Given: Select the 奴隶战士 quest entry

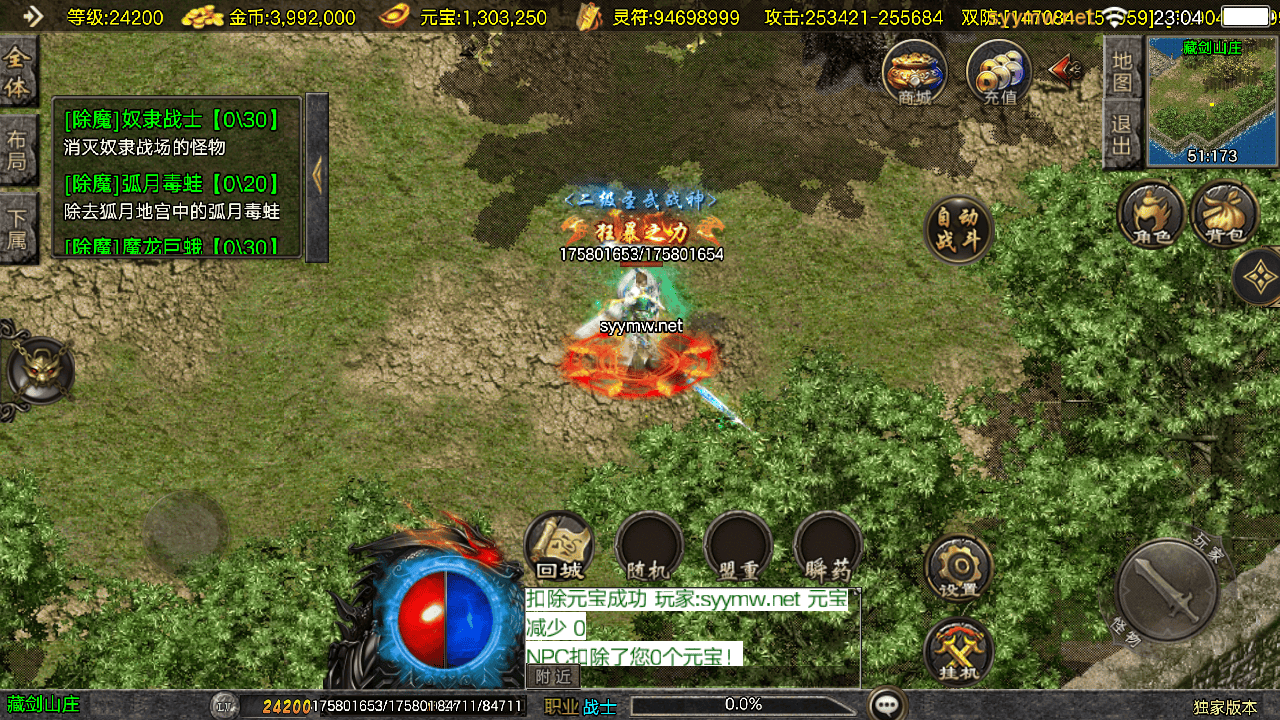Looking at the screenshot, I should 170,120.
